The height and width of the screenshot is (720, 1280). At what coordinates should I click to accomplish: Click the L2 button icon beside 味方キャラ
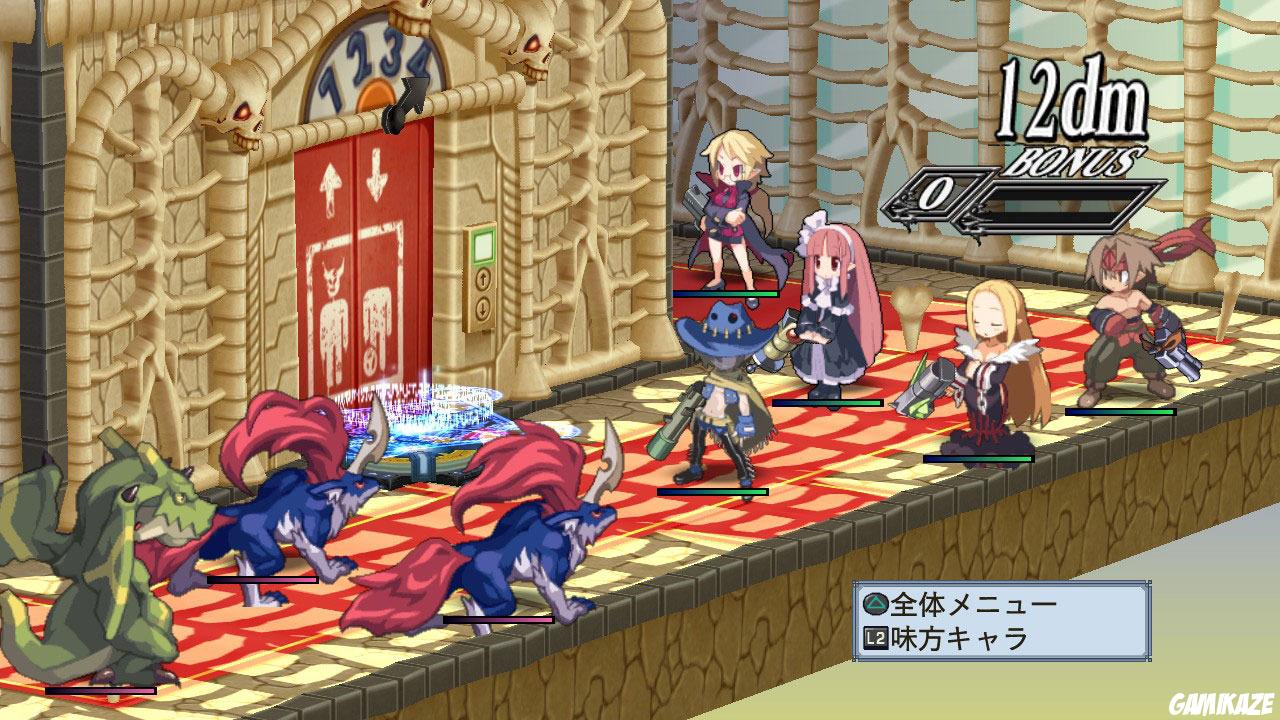[878, 637]
